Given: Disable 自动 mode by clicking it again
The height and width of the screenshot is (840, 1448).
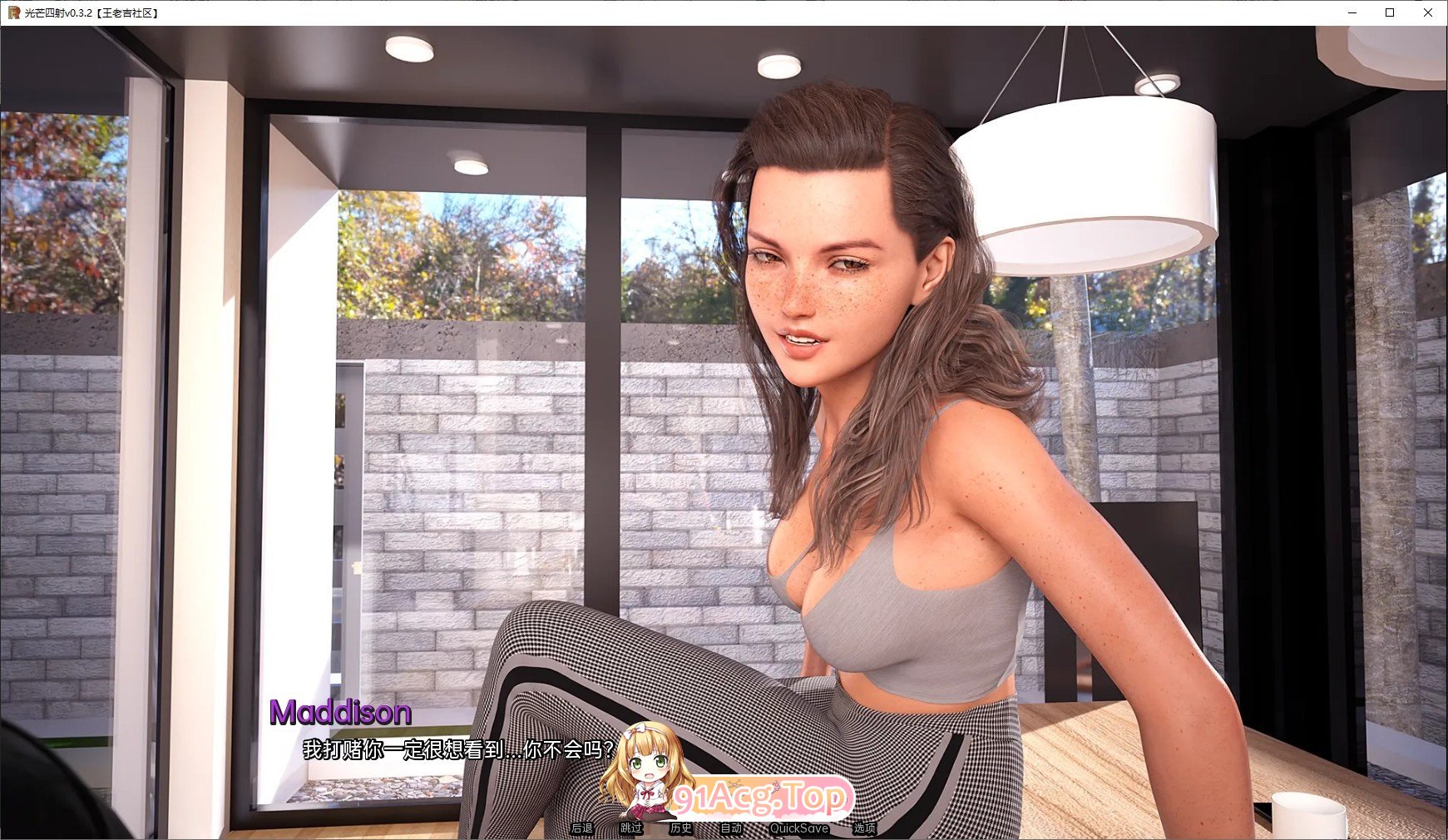Looking at the screenshot, I should pos(729,828).
